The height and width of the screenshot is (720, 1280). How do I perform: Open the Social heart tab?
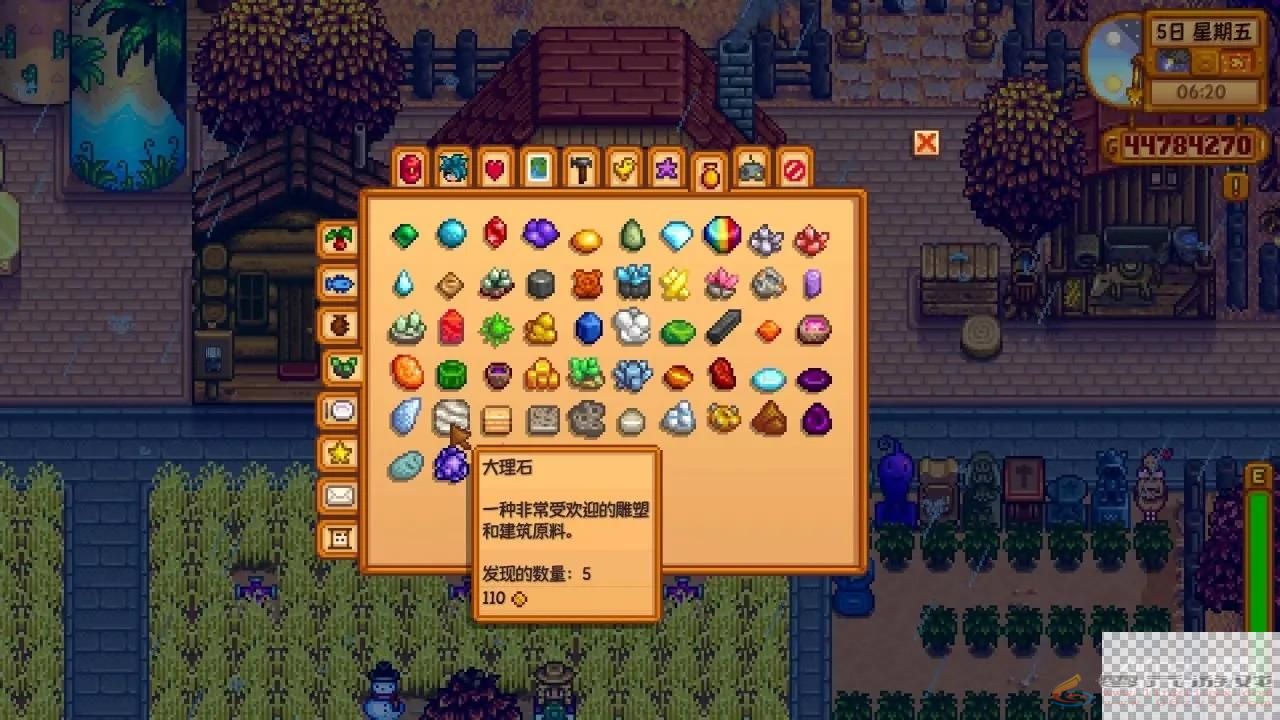[493, 171]
